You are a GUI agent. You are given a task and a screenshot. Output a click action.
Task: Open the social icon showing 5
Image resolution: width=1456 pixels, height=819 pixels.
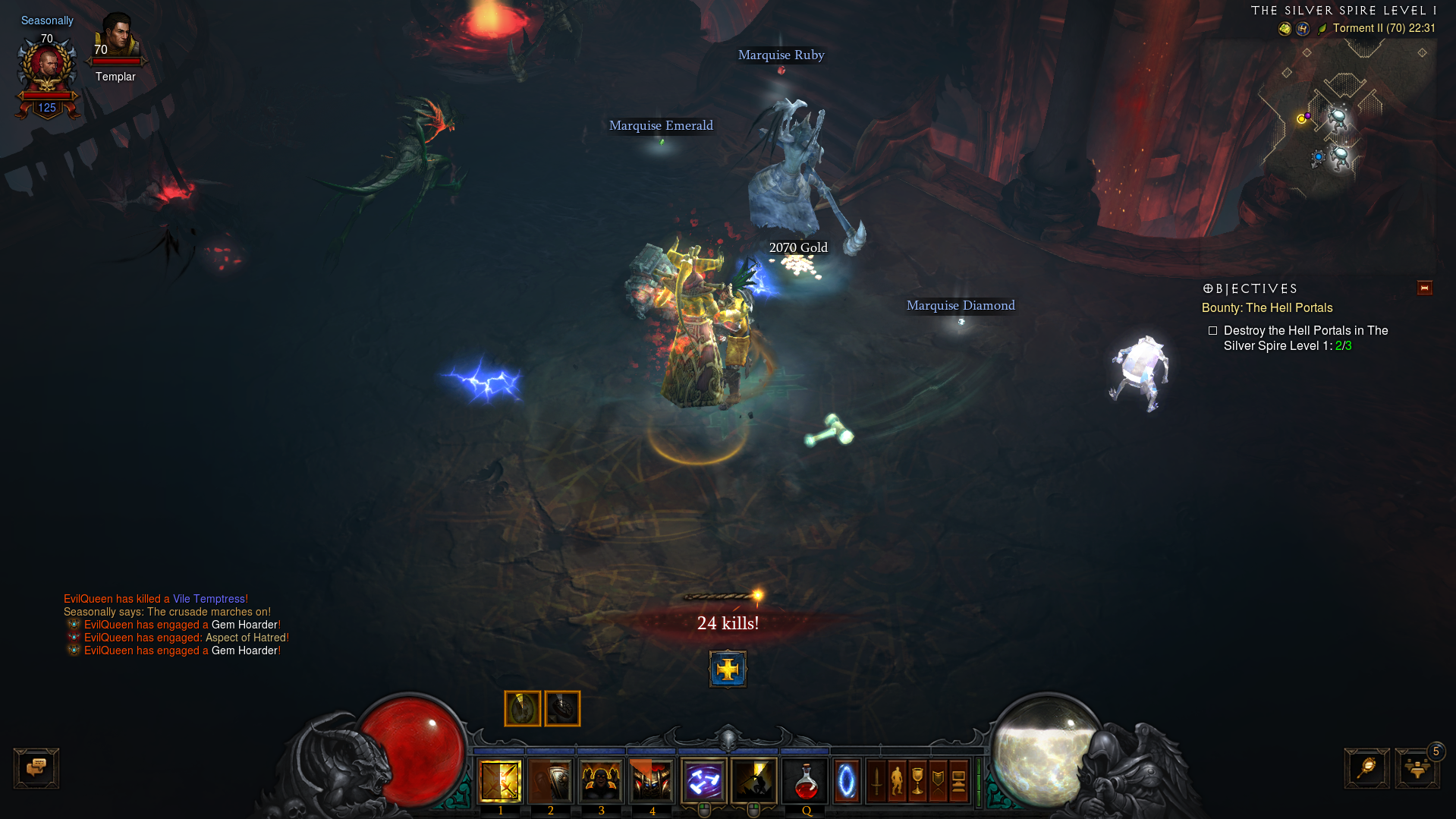pos(1417,768)
